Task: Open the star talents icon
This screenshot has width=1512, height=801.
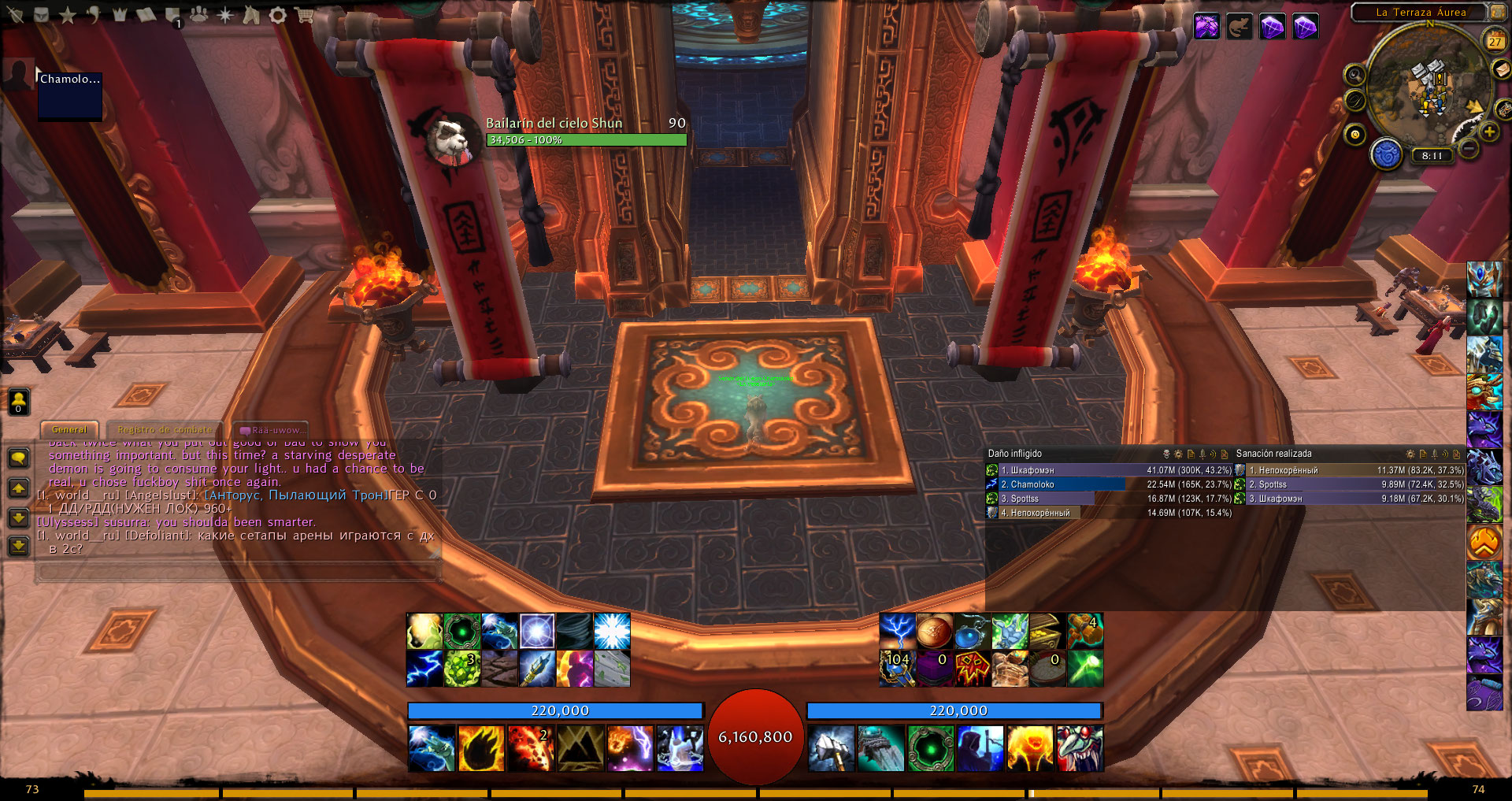Action: click(x=68, y=15)
